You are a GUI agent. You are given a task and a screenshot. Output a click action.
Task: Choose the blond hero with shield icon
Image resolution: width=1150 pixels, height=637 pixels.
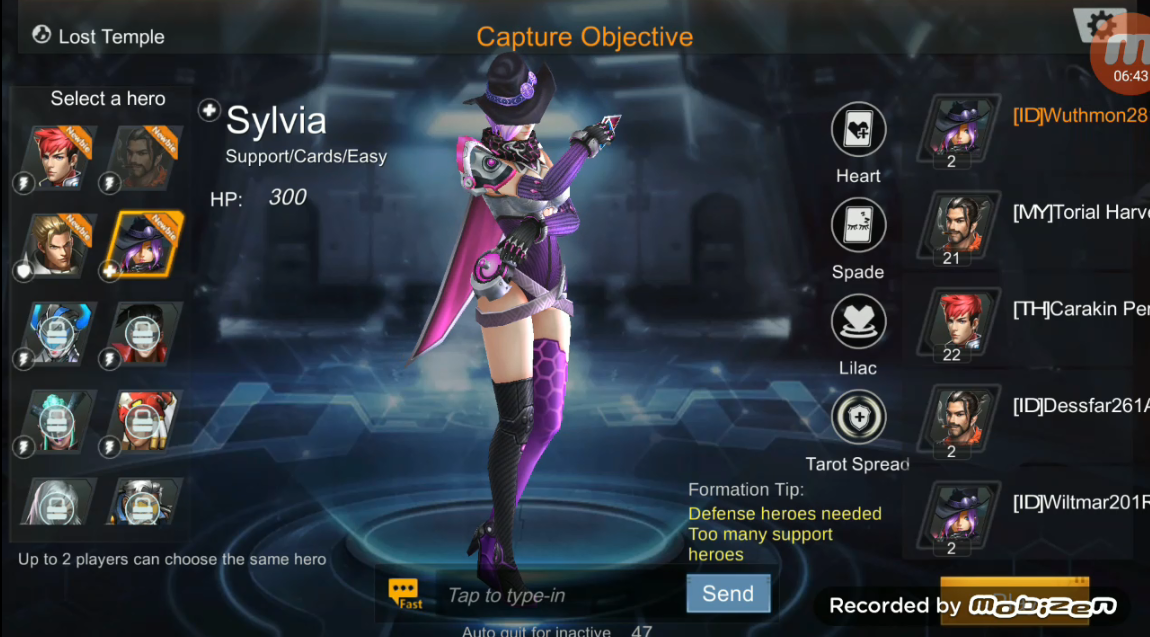click(57, 245)
